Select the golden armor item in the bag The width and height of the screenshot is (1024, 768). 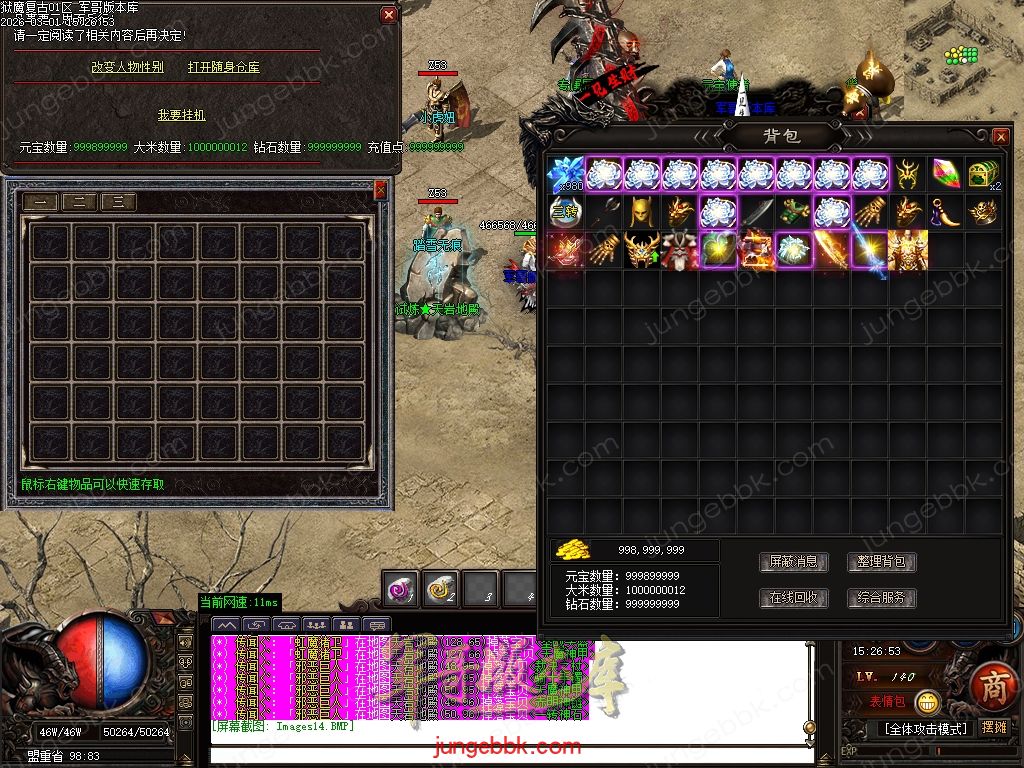[907, 250]
